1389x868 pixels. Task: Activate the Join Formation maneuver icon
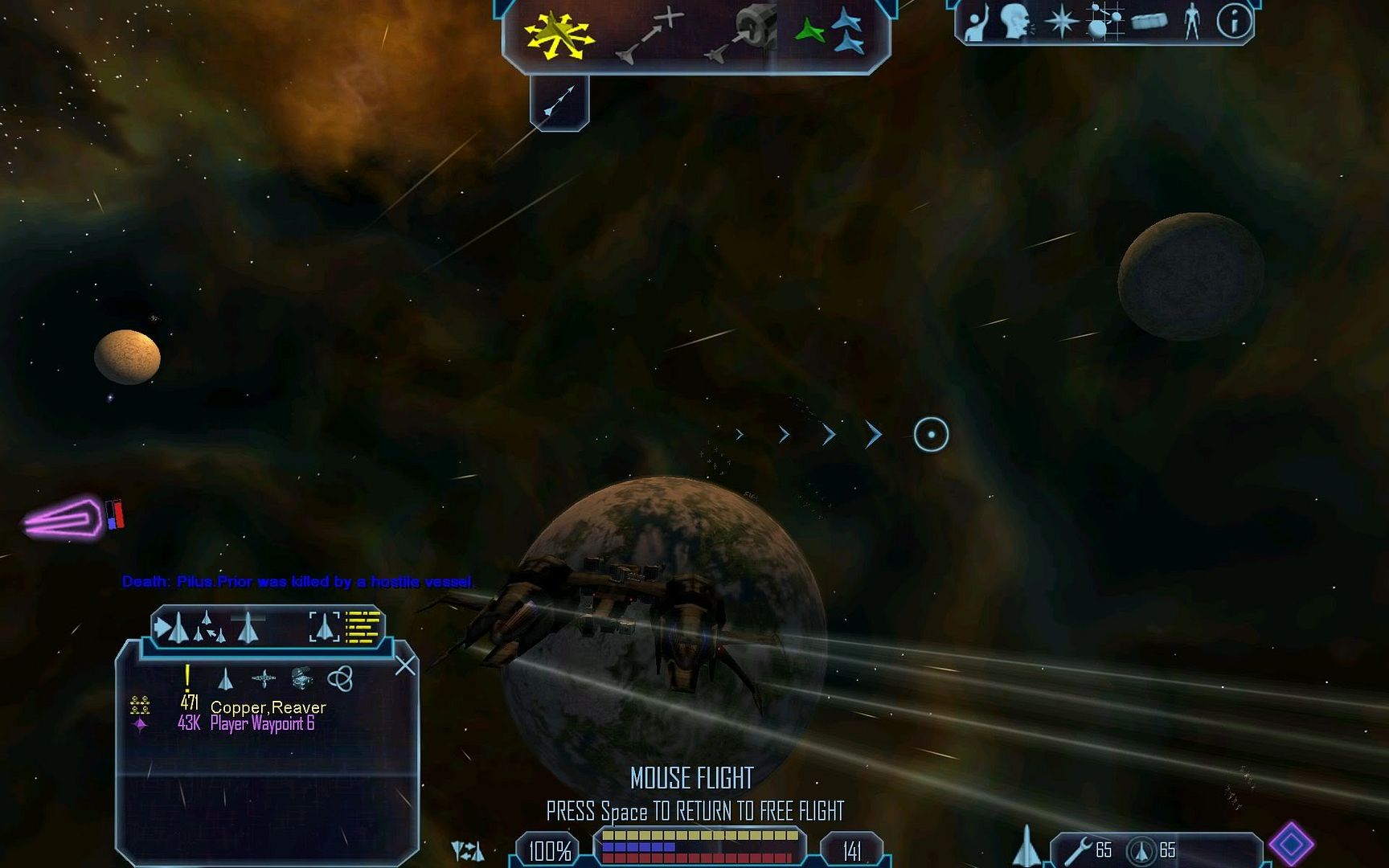[x=830, y=32]
